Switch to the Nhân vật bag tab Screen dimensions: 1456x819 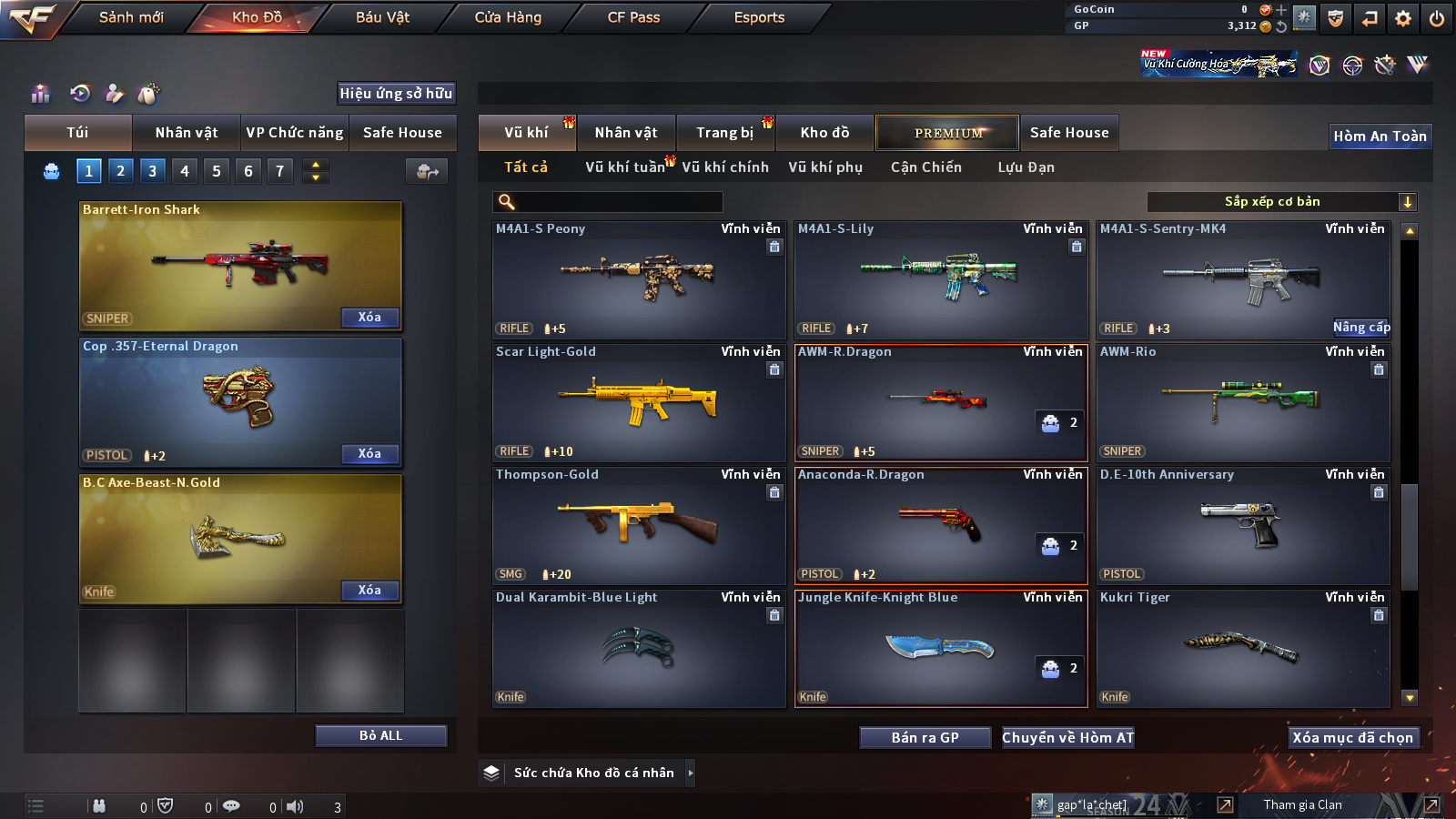(x=187, y=133)
